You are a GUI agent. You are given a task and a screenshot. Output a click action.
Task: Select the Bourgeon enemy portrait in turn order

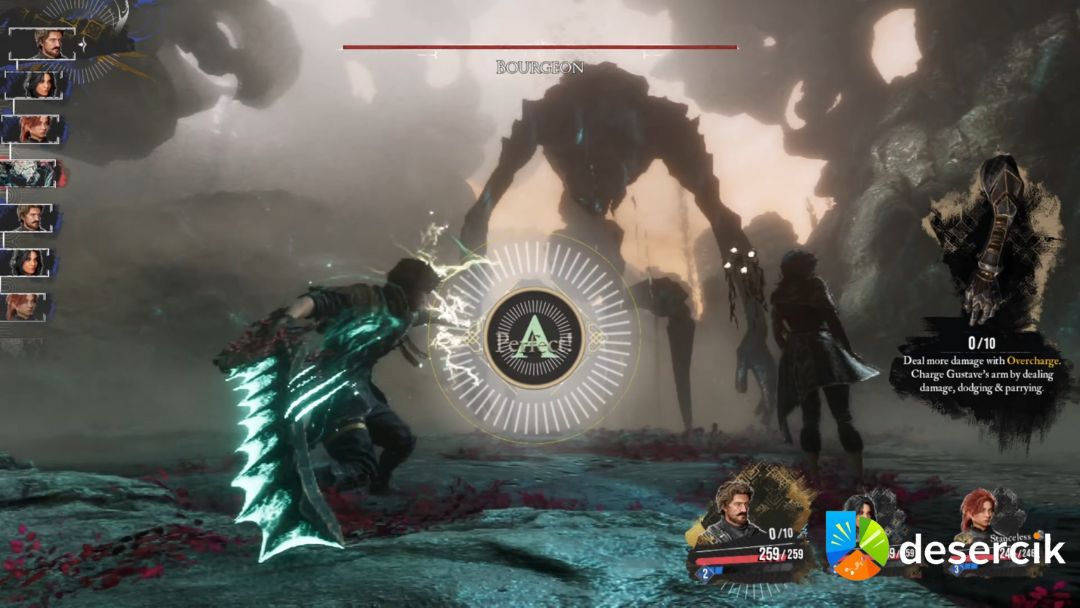[33, 173]
